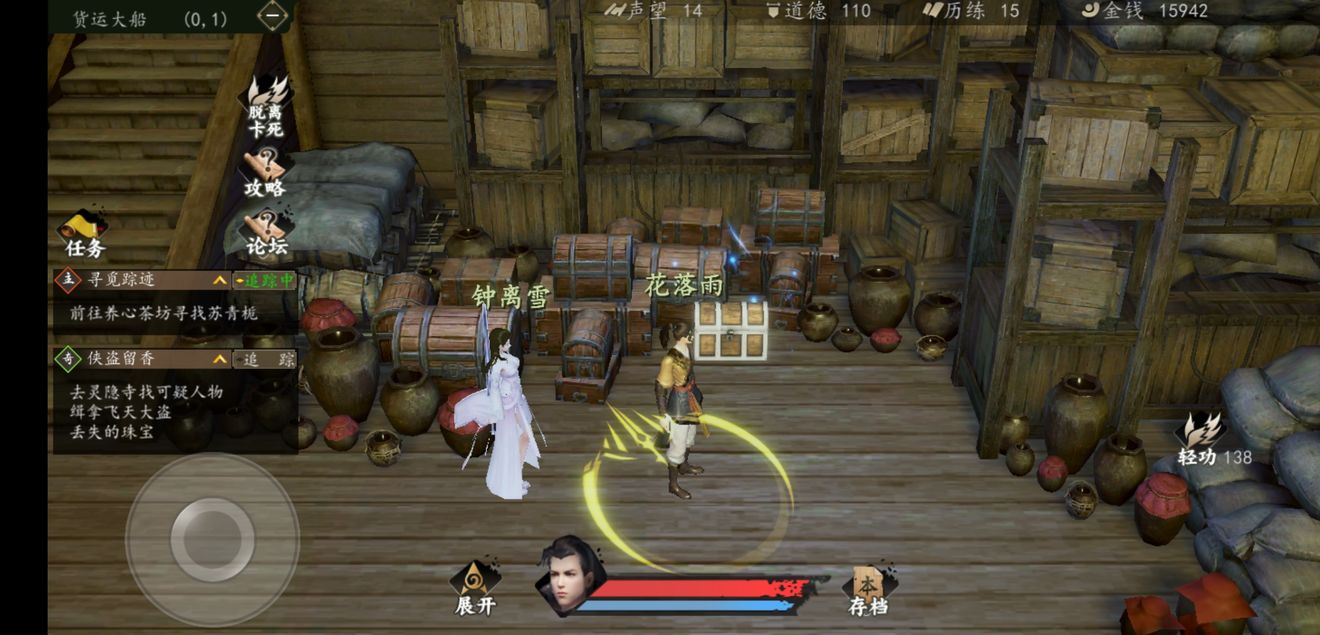Collapse the map info with the minus button
1320x635 pixels.
[272, 16]
